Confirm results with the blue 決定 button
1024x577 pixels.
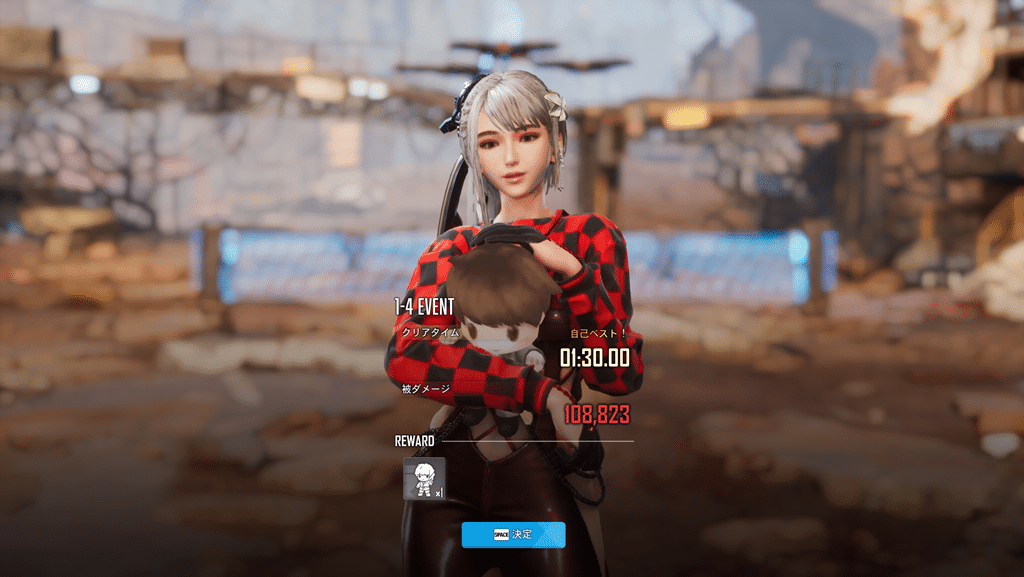(513, 535)
